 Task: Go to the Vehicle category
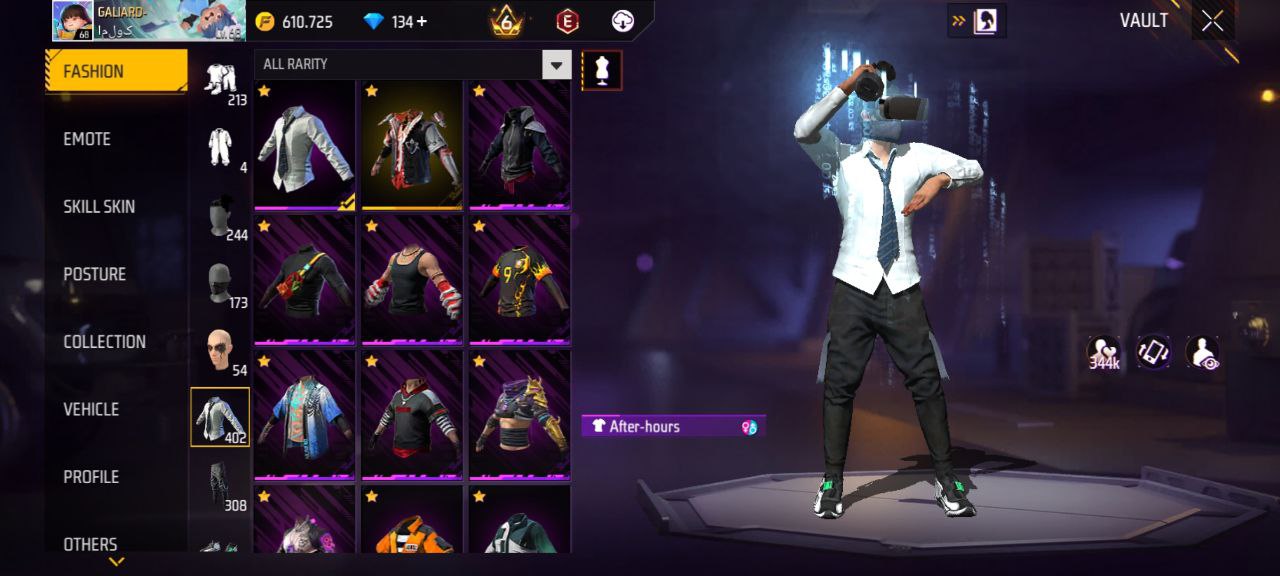click(91, 409)
